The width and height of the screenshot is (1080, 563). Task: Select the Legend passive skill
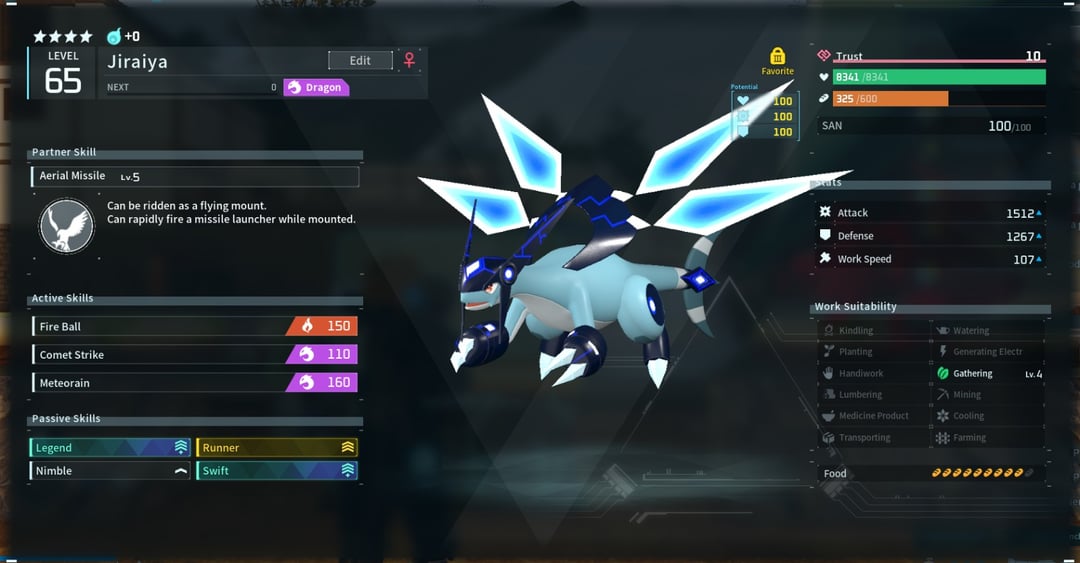click(110, 448)
